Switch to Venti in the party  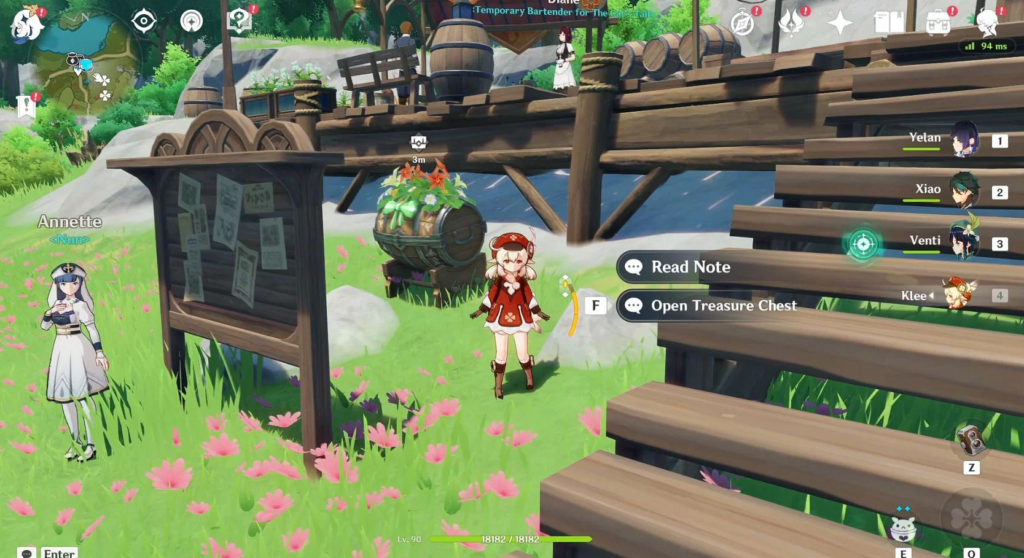[964, 242]
